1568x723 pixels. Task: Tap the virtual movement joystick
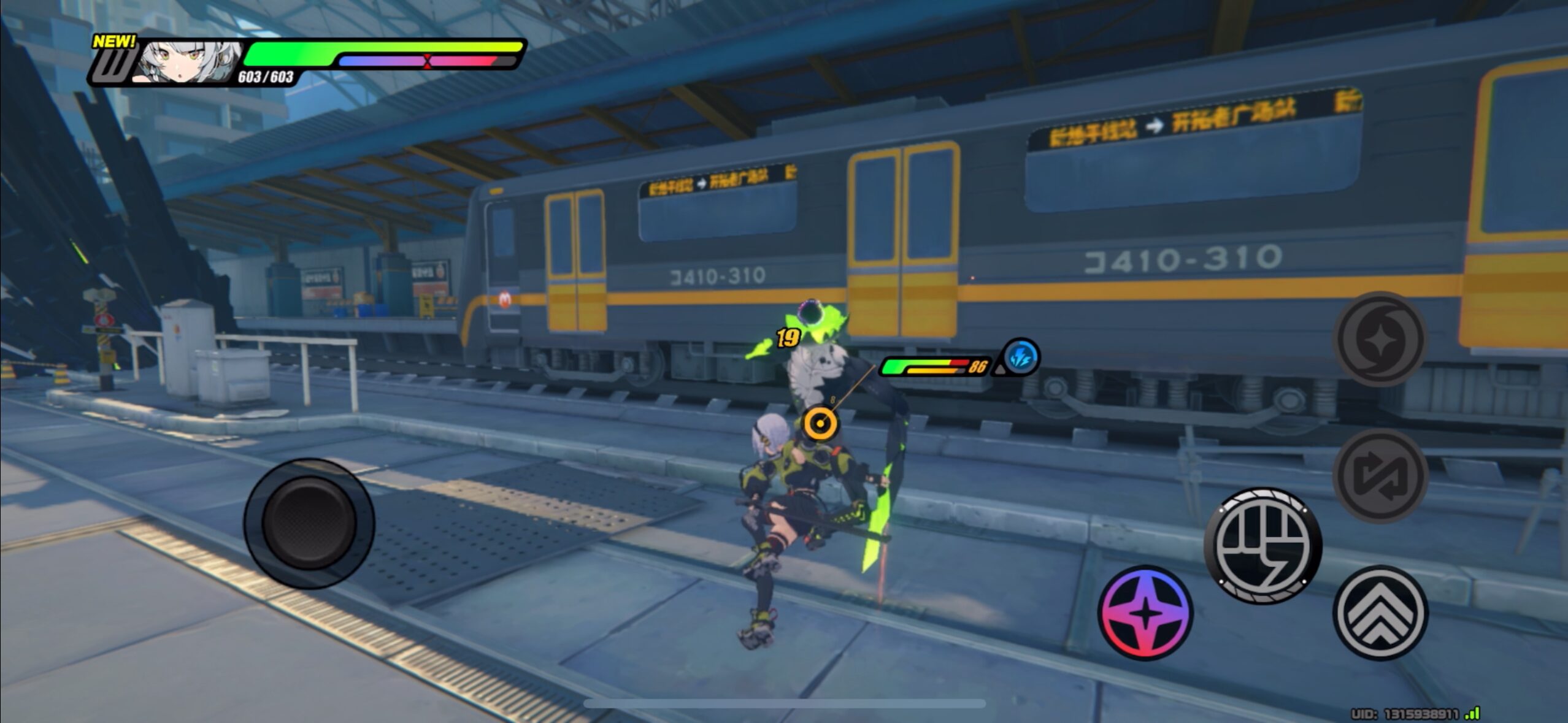coord(309,523)
